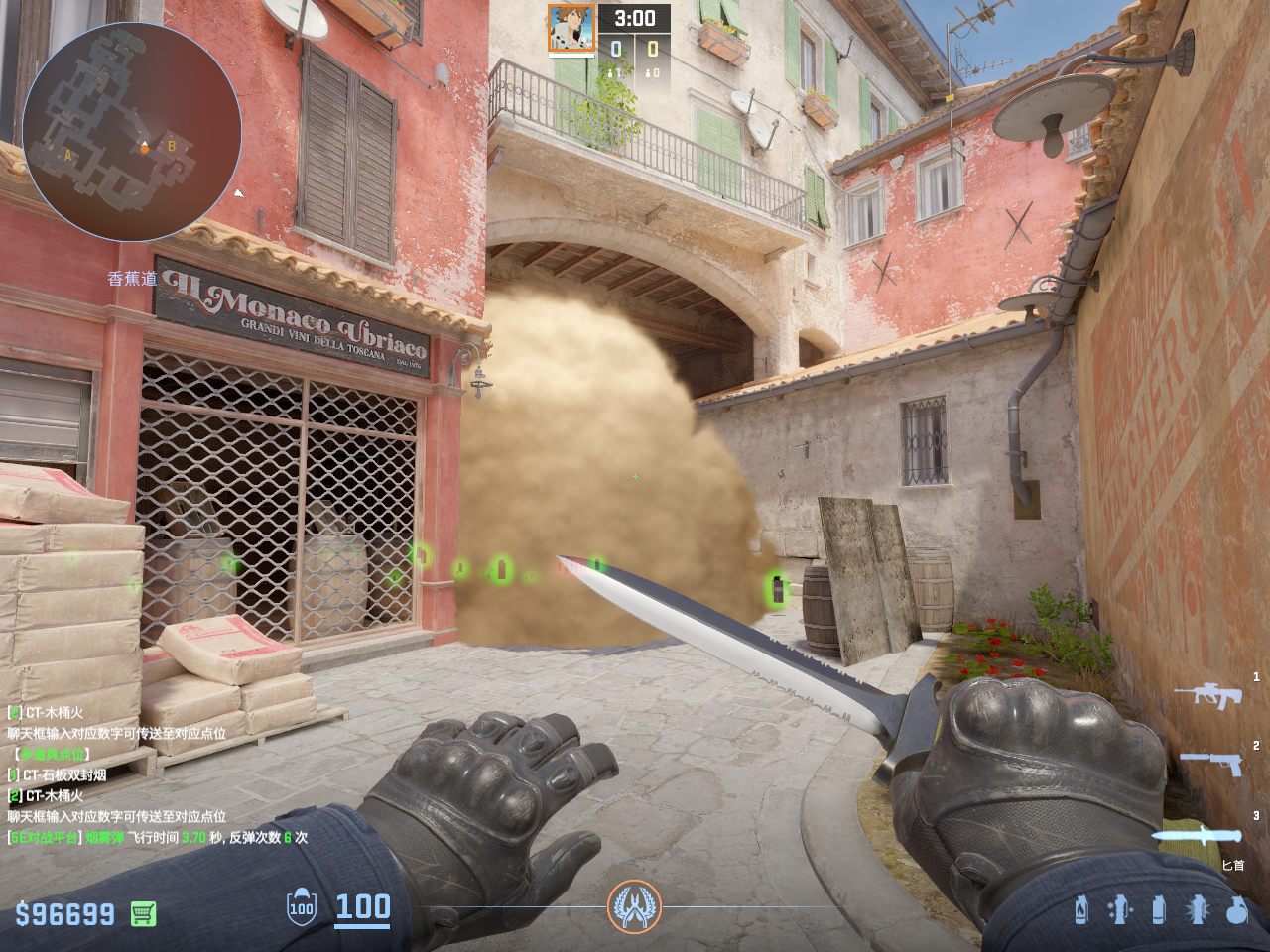
Task: Click the smoke grenade flight-time chat message
Action: [x=159, y=837]
